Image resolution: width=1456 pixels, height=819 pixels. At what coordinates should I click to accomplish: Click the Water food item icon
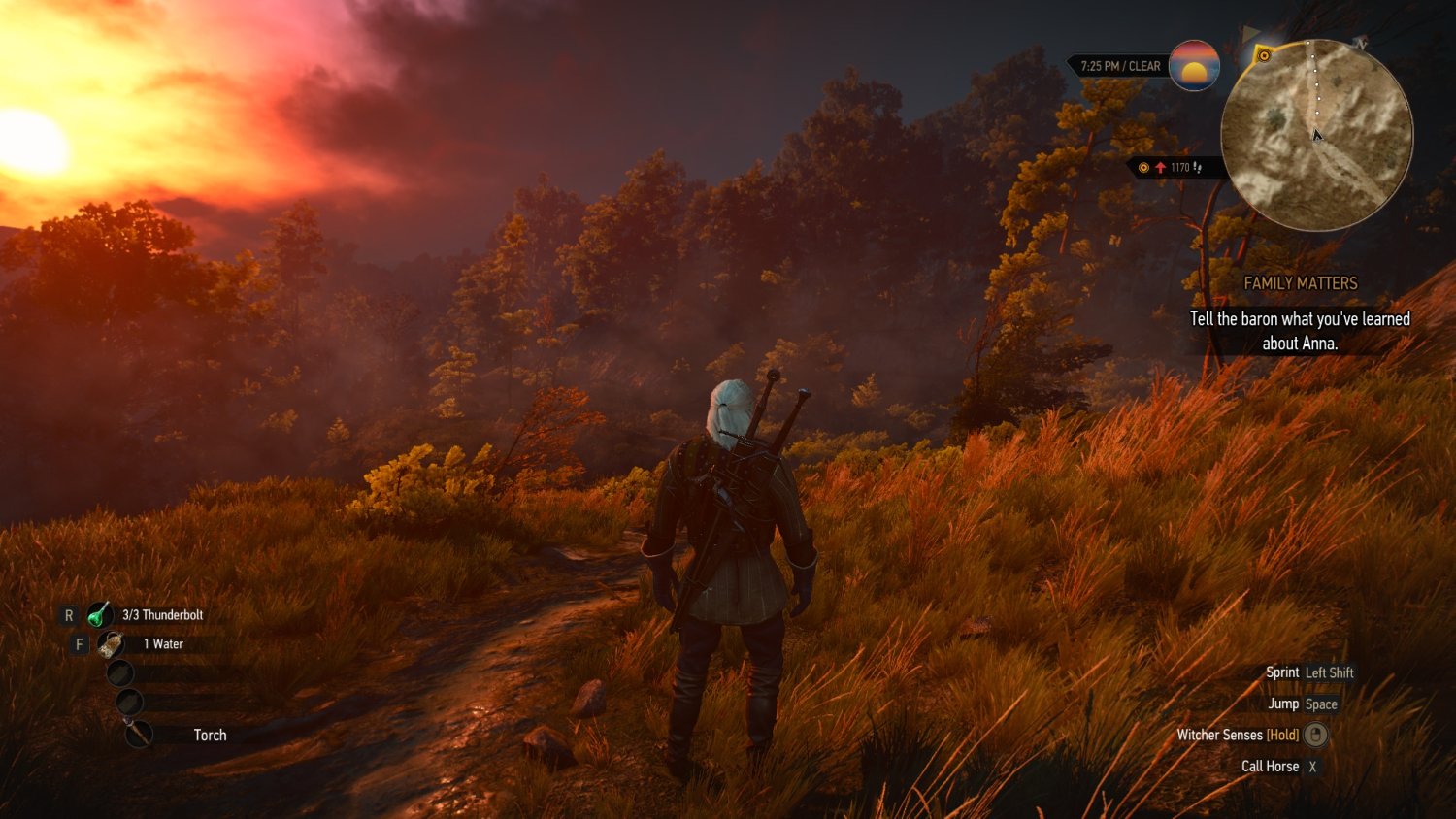pyautogui.click(x=110, y=644)
